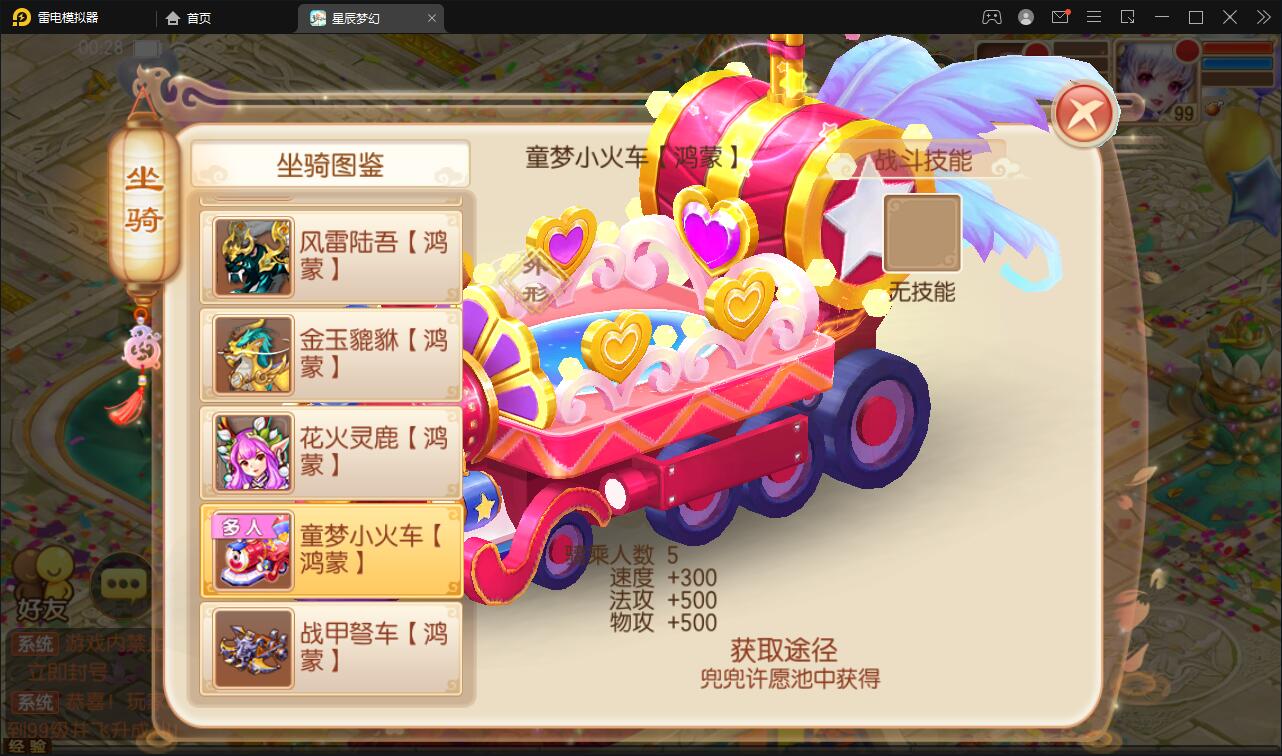Open the mail icon with red notification dot
Viewport: 1282px width, 756px height.
pyautogui.click(x=1061, y=17)
